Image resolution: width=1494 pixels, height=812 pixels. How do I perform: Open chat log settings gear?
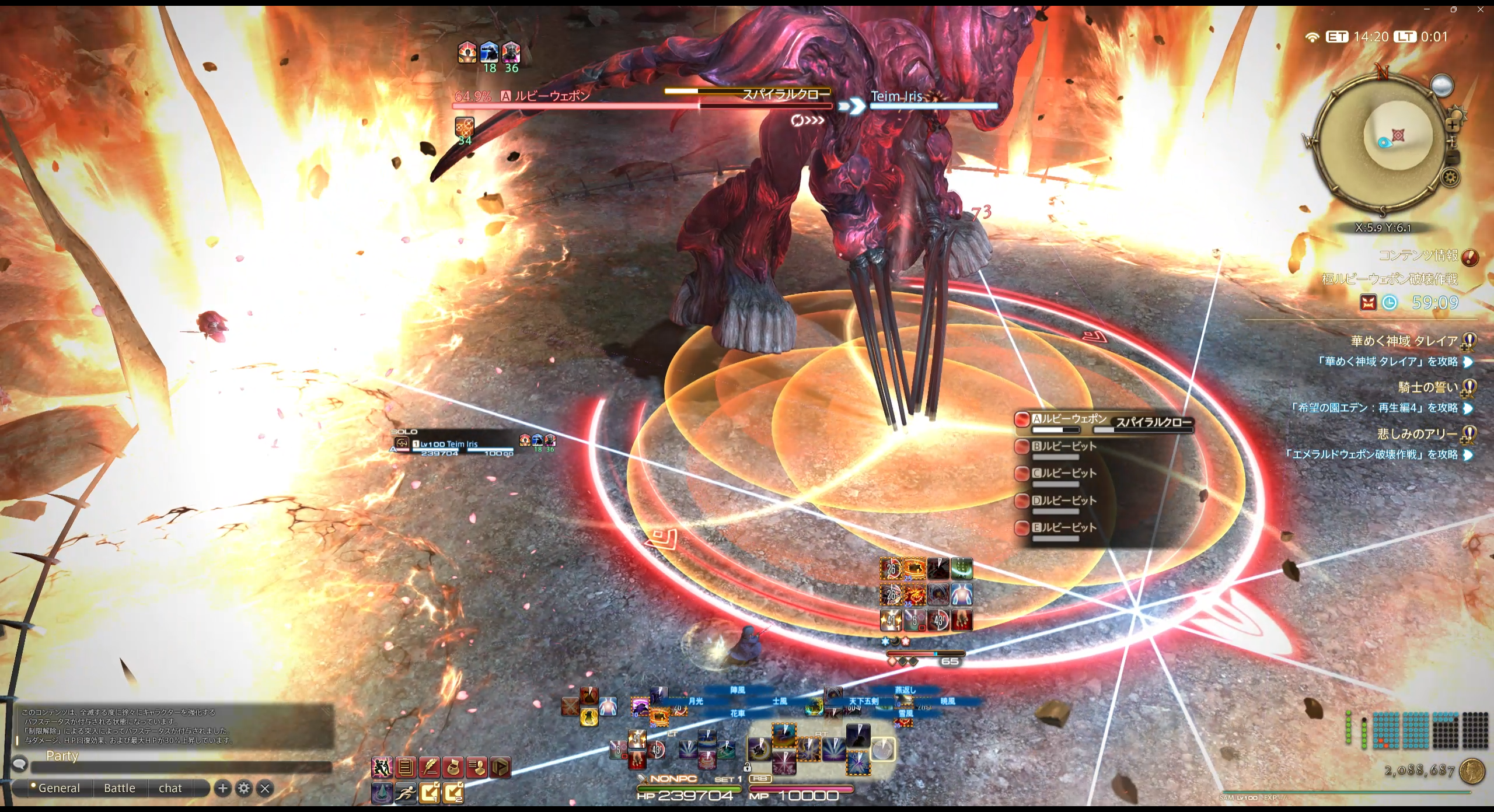tap(244, 789)
